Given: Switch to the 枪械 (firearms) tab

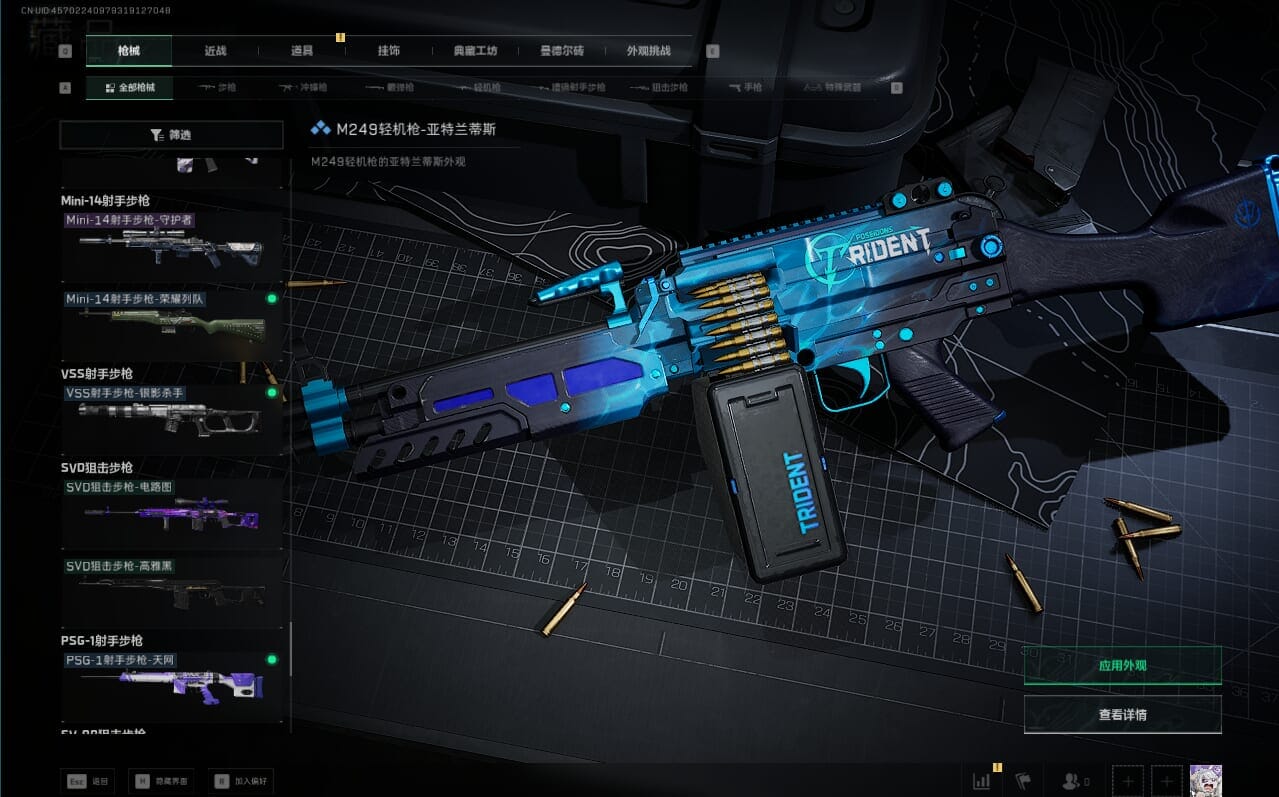Looking at the screenshot, I should (x=129, y=51).
